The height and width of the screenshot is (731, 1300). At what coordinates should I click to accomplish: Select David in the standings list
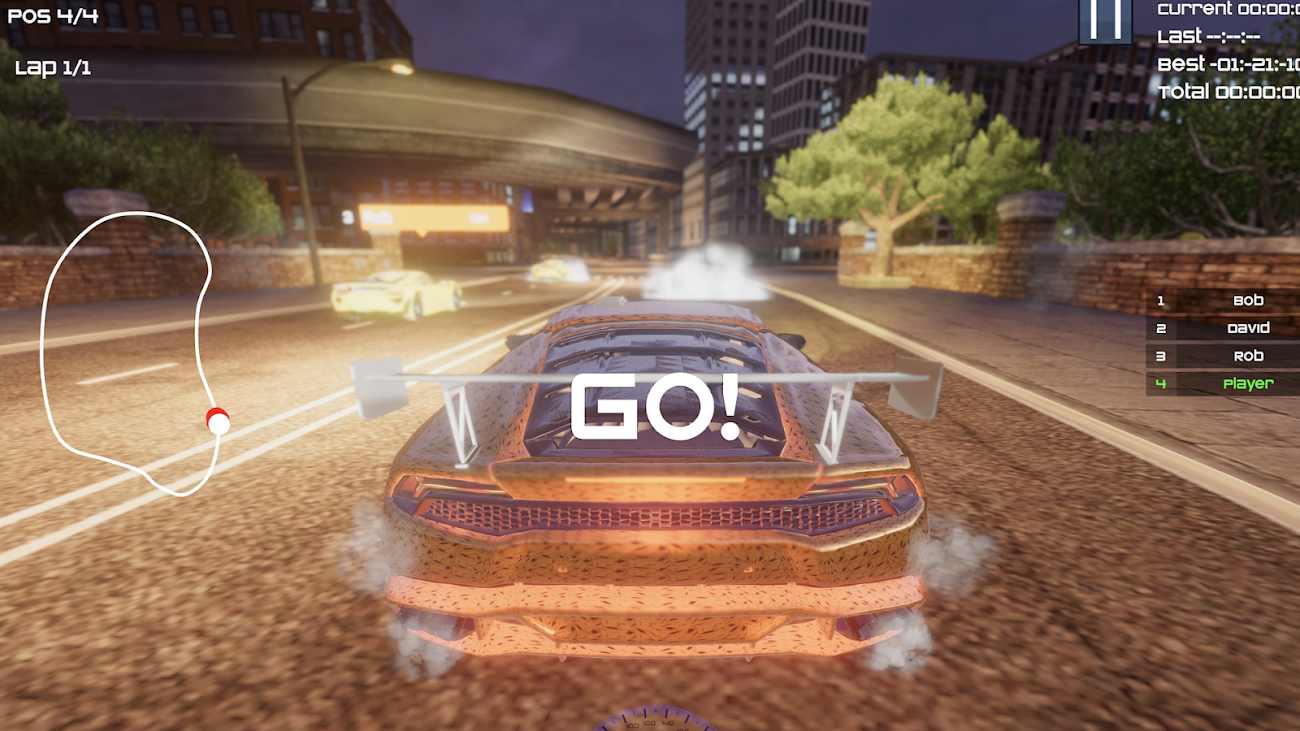(1248, 327)
